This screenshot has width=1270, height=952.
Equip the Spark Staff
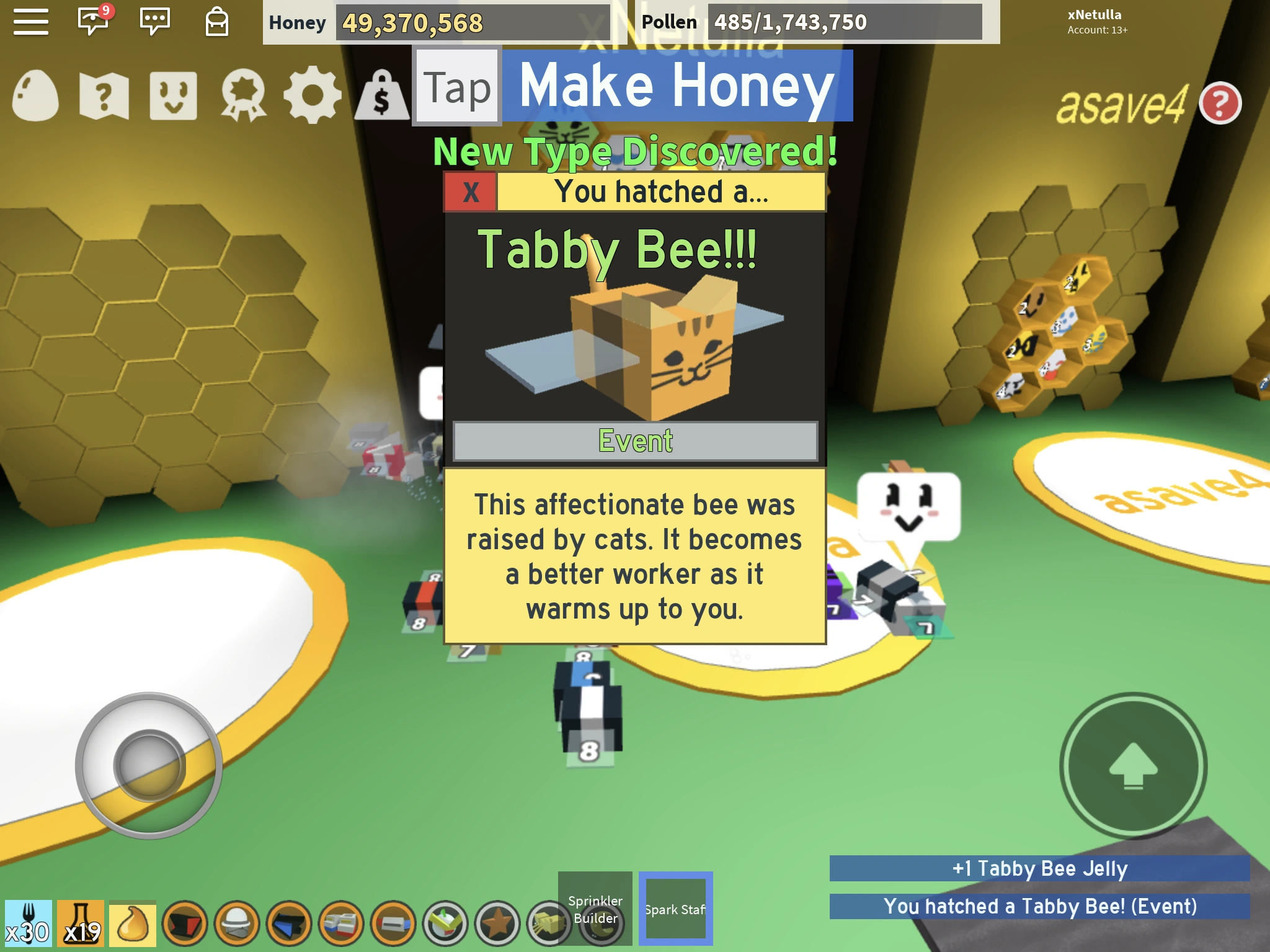click(676, 907)
